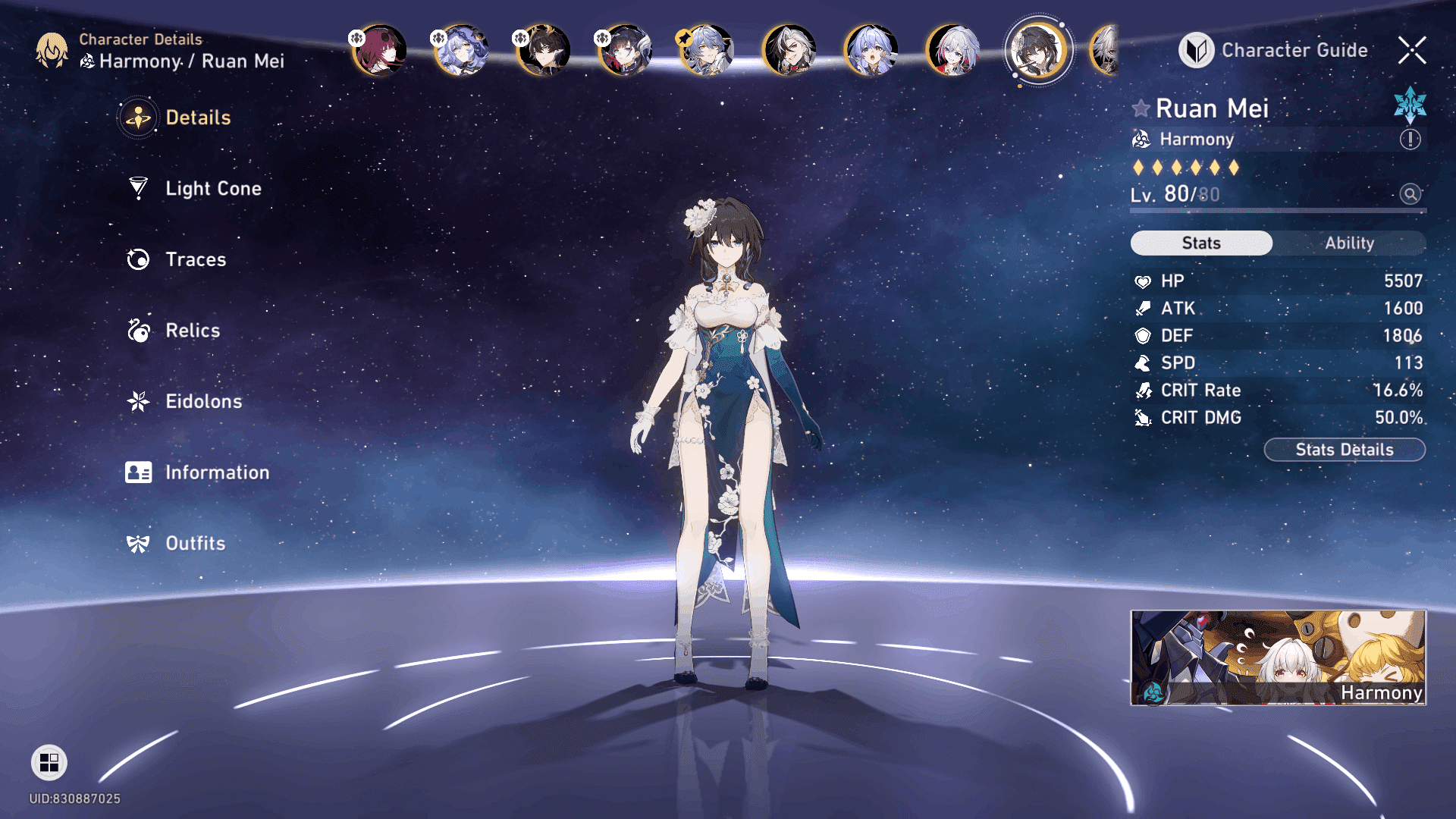1456x819 pixels.
Task: Click the Harmony path info exclamation icon
Action: pyautogui.click(x=1410, y=140)
